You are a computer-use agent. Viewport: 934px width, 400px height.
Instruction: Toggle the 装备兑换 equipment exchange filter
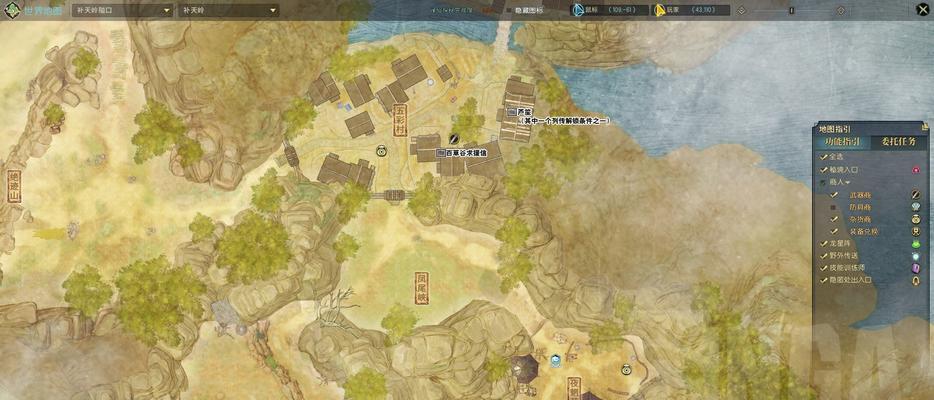834,232
